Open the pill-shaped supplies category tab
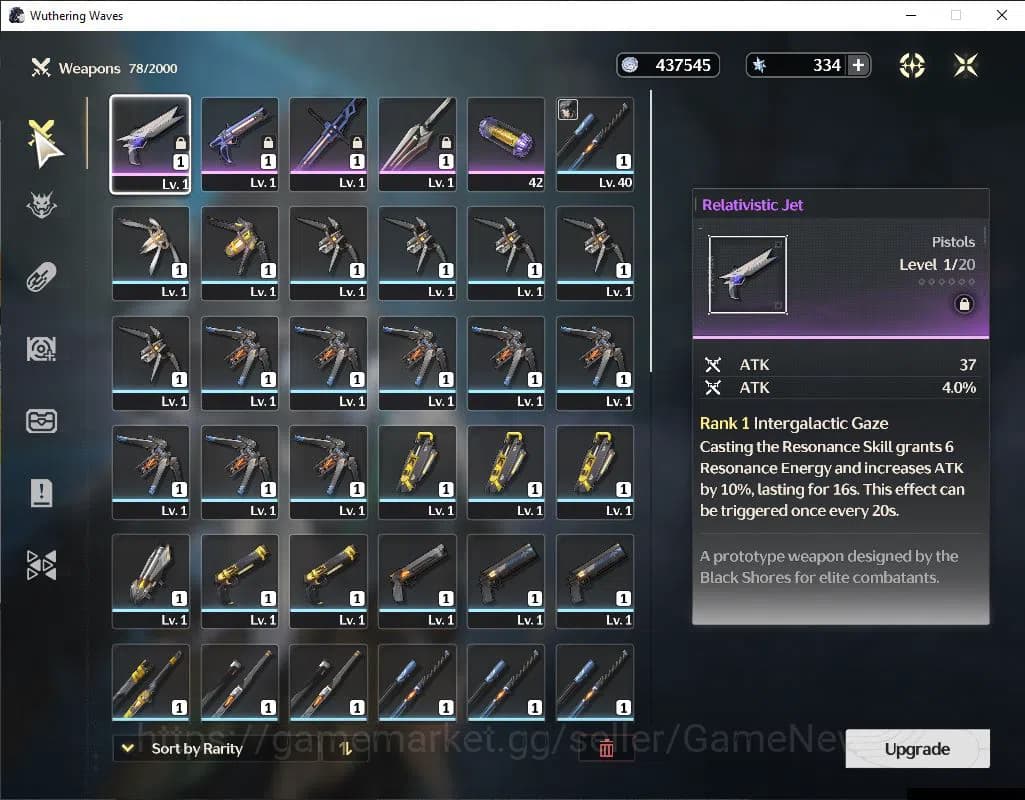This screenshot has width=1025, height=800. click(x=42, y=276)
